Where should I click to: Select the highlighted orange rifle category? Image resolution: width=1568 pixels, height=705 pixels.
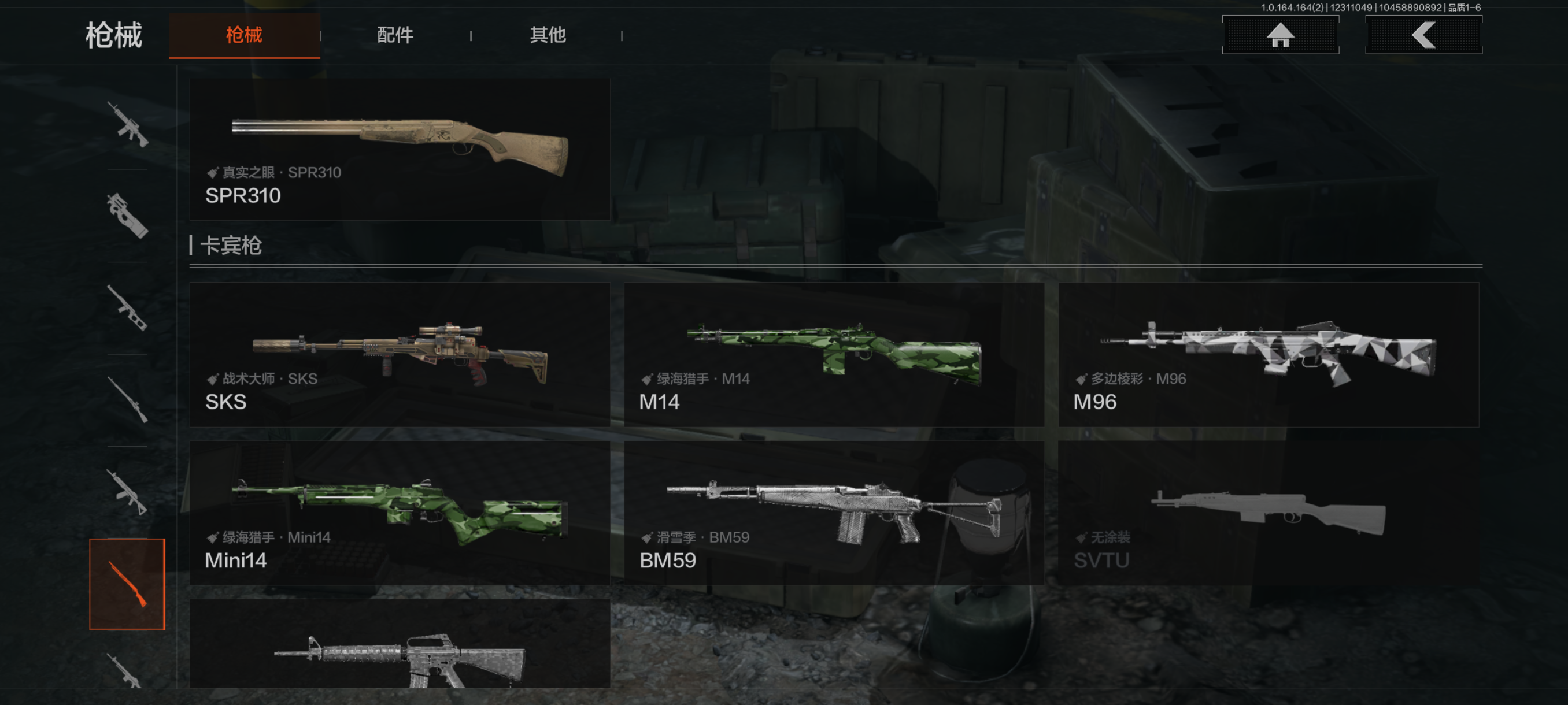click(127, 584)
